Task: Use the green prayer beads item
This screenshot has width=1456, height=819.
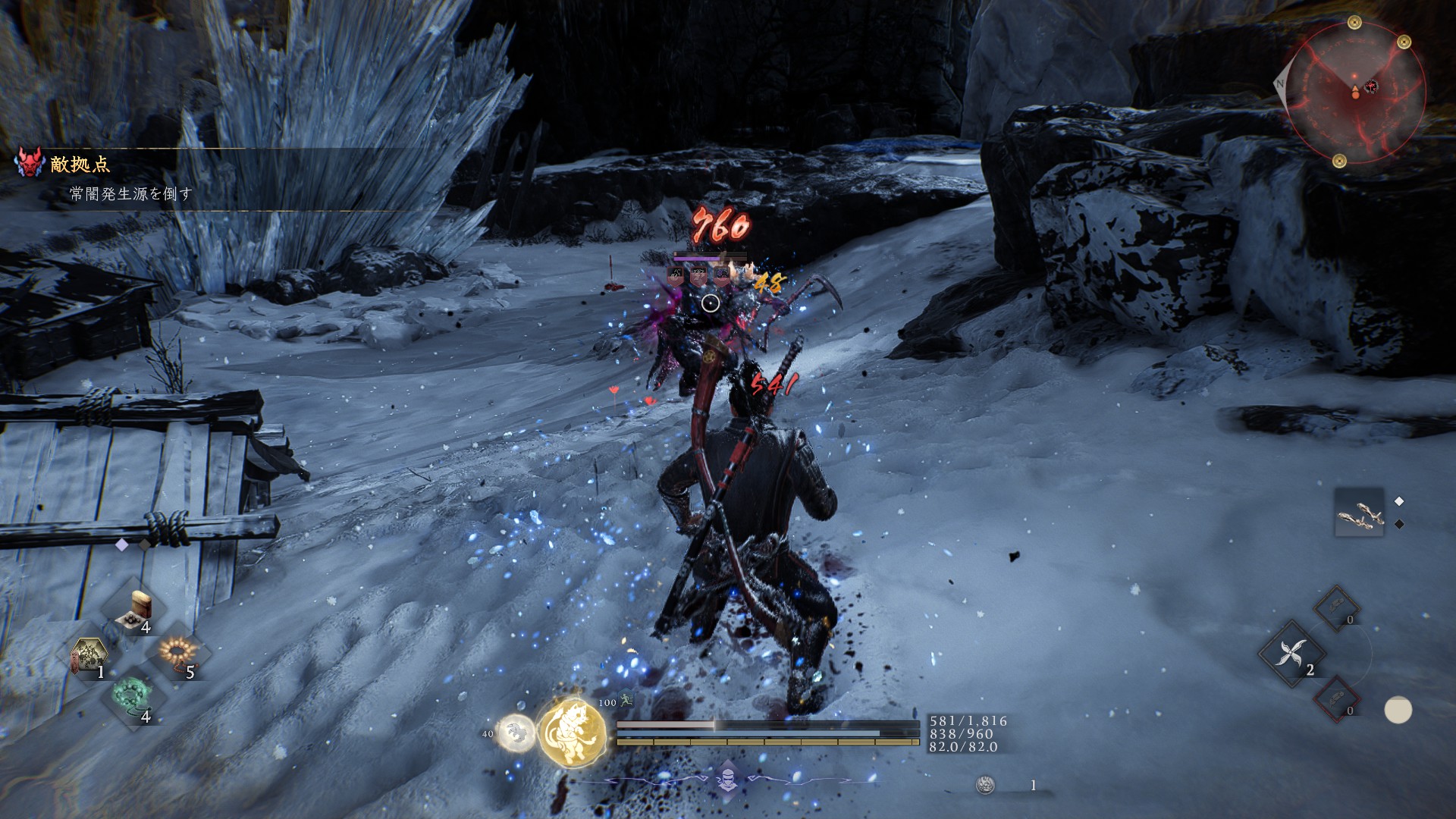Action: tap(133, 696)
